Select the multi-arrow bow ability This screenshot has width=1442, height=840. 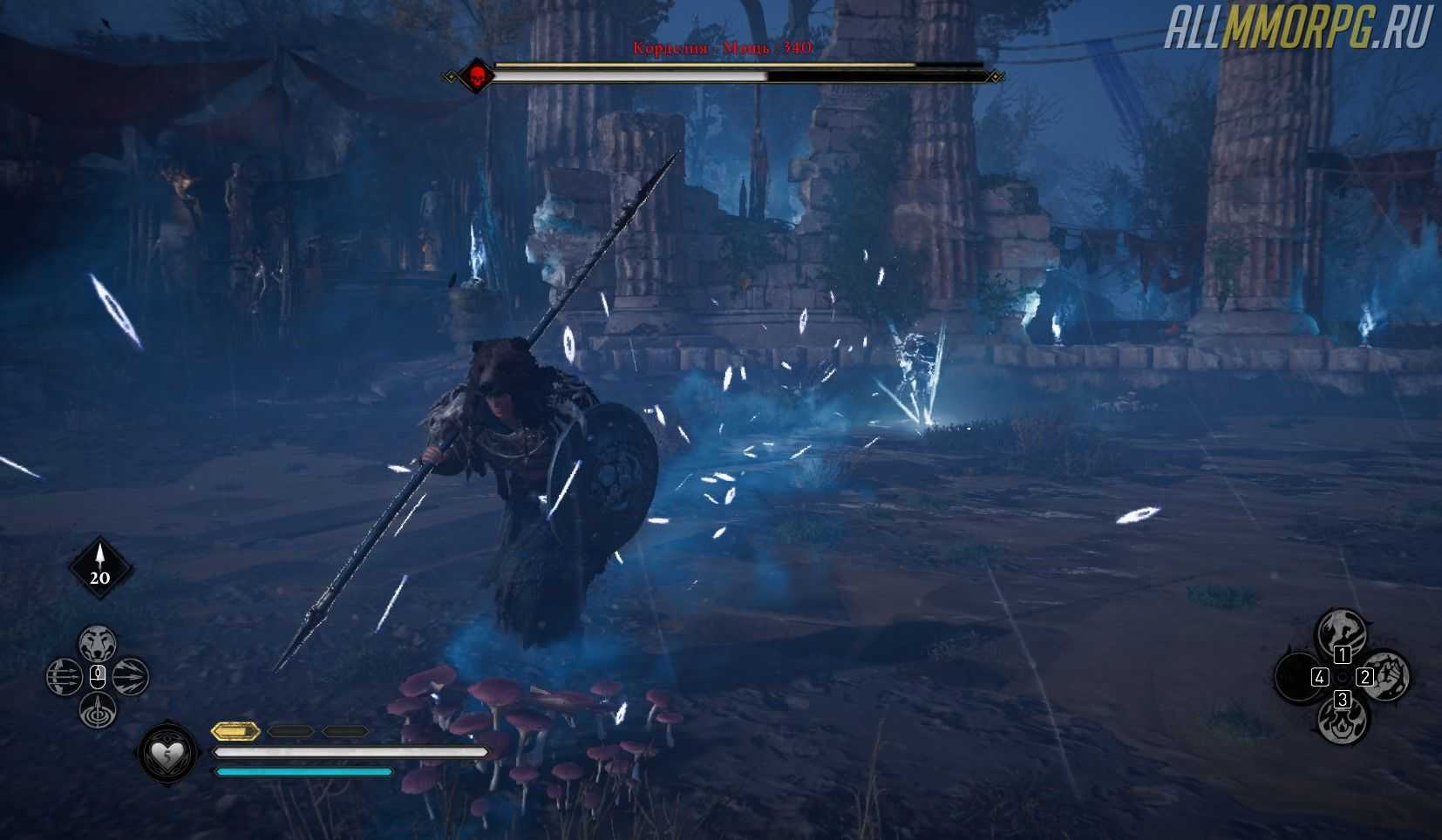pyautogui.click(x=64, y=677)
